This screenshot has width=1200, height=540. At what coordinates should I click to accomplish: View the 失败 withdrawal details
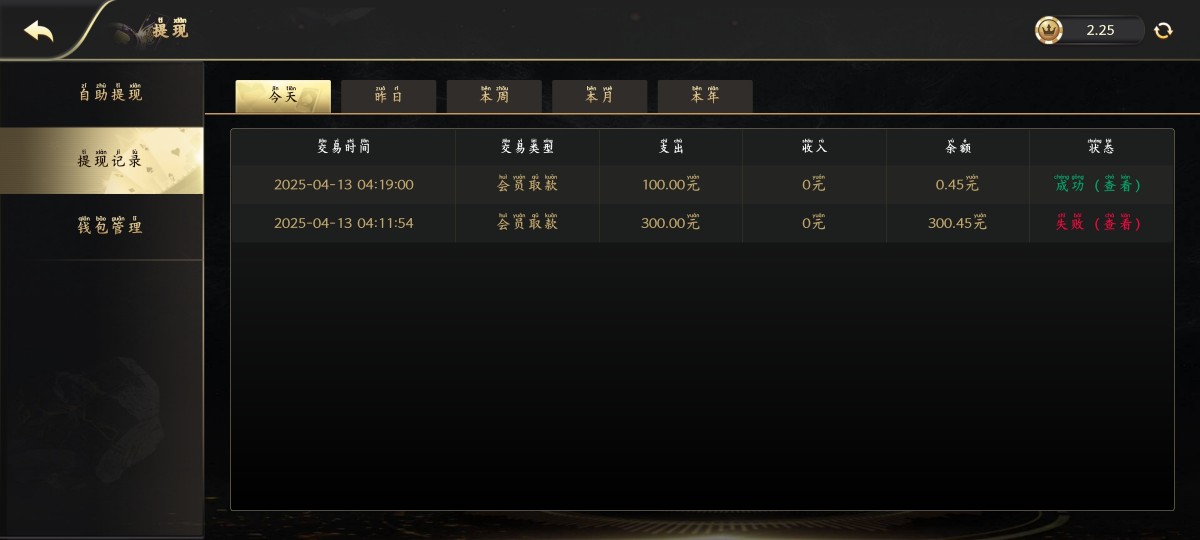pyautogui.click(x=1100, y=224)
